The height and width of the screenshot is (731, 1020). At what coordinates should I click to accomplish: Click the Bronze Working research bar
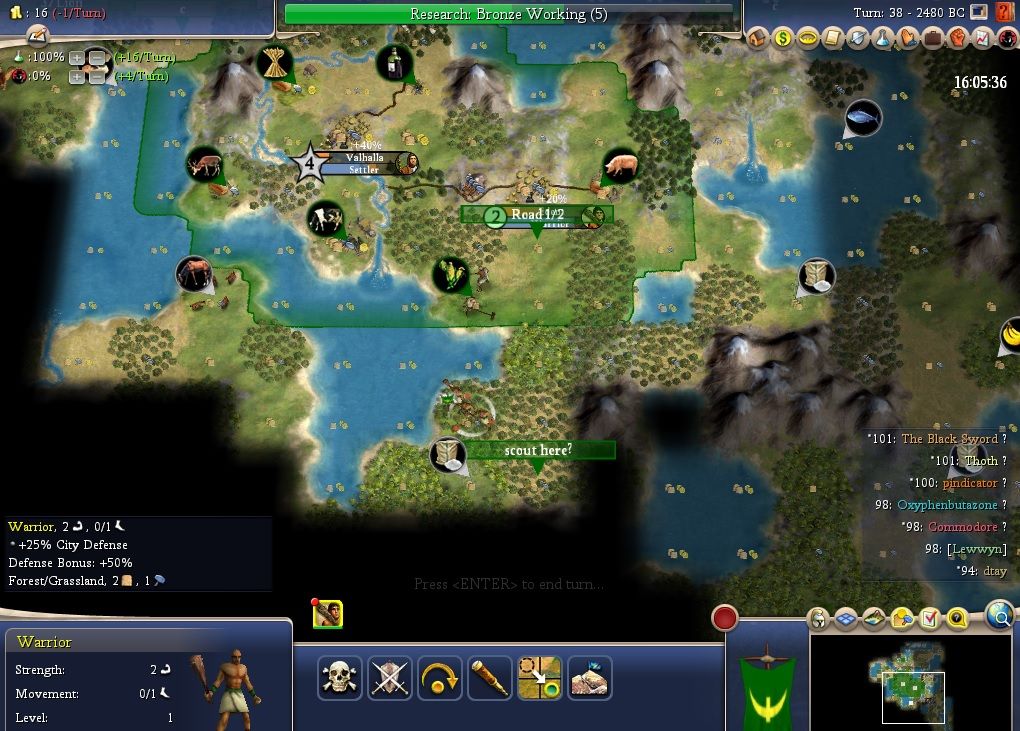pos(508,14)
